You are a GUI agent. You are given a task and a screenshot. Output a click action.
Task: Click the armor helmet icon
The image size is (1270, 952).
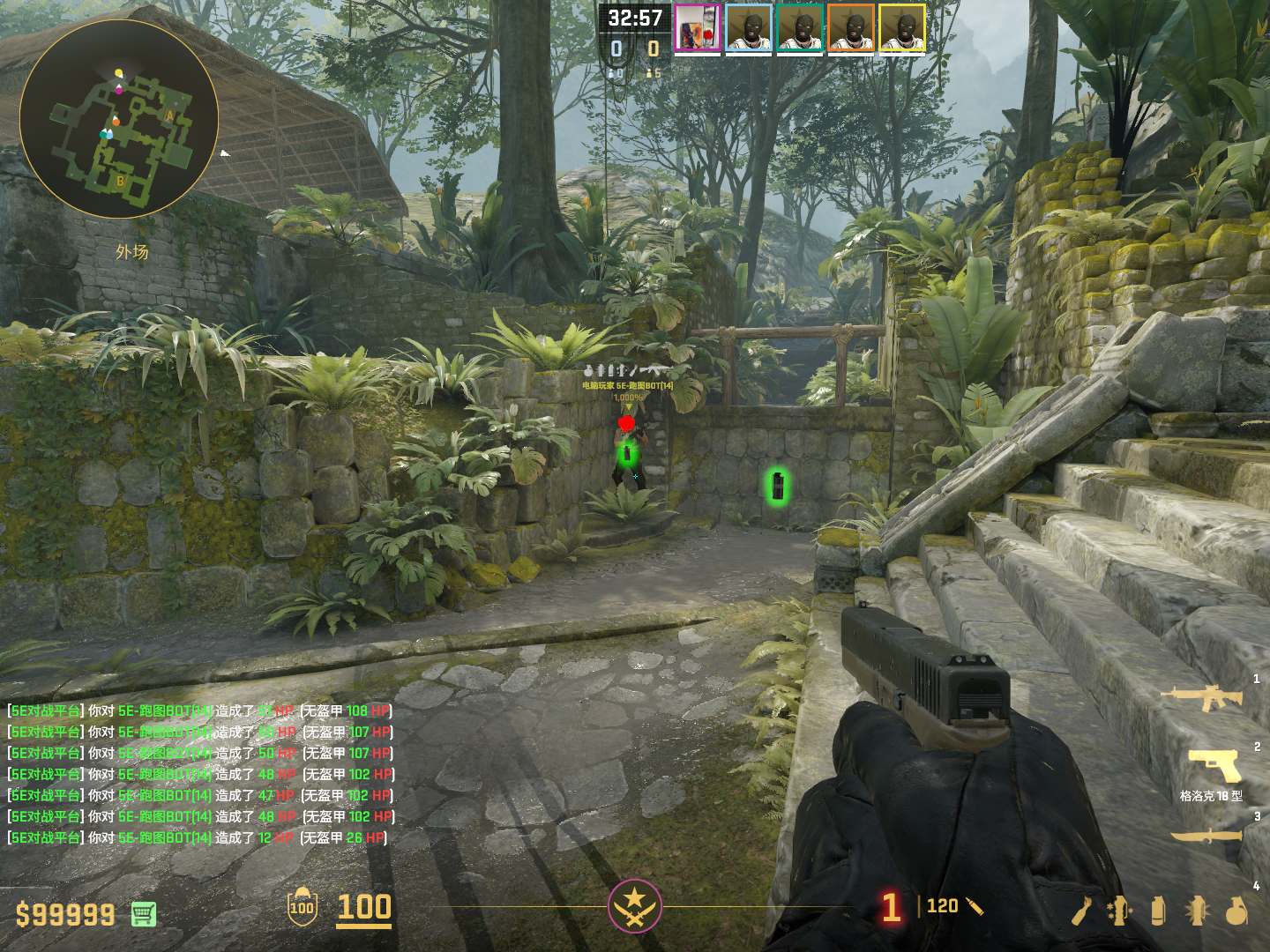[x=302, y=906]
